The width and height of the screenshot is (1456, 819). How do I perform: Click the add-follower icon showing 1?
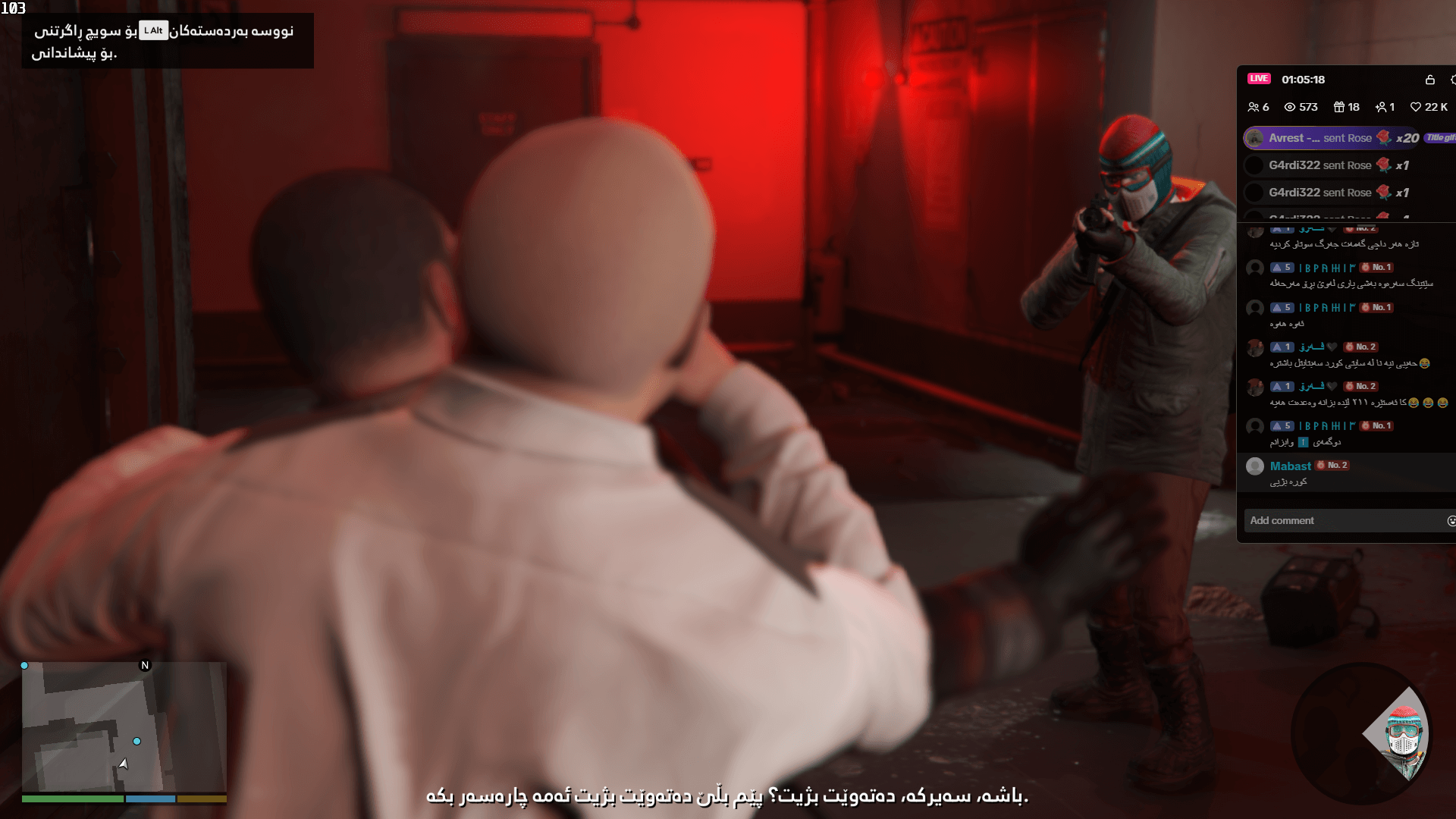click(1382, 107)
